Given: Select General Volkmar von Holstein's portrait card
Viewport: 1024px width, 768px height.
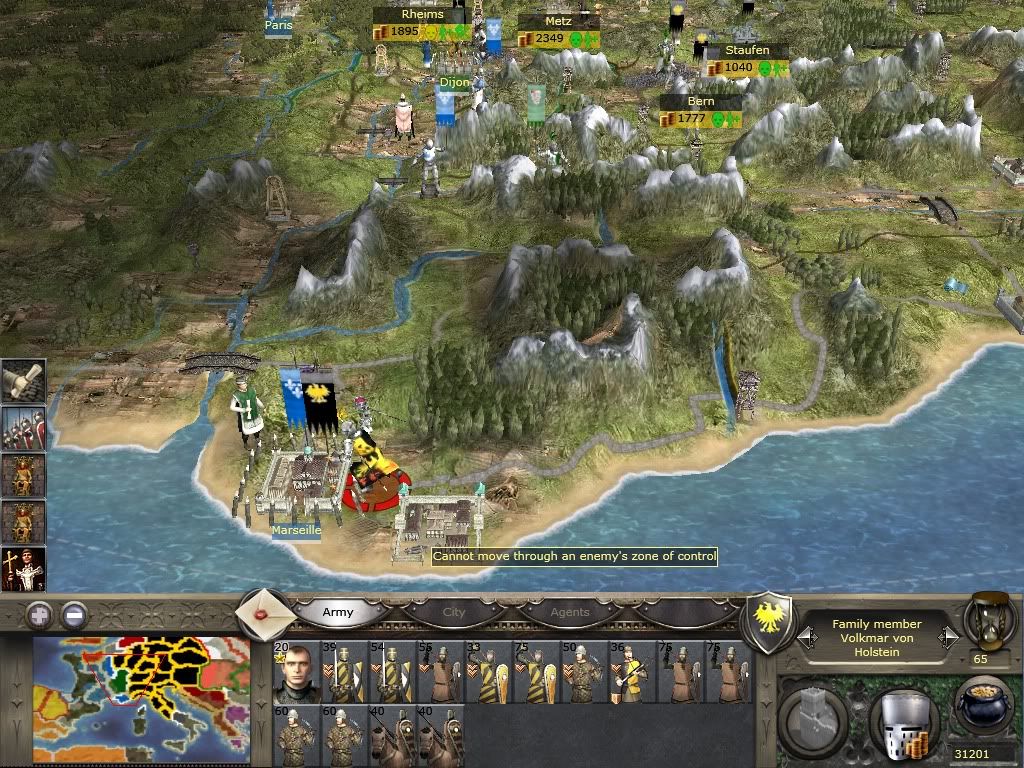Looking at the screenshot, I should [296, 672].
